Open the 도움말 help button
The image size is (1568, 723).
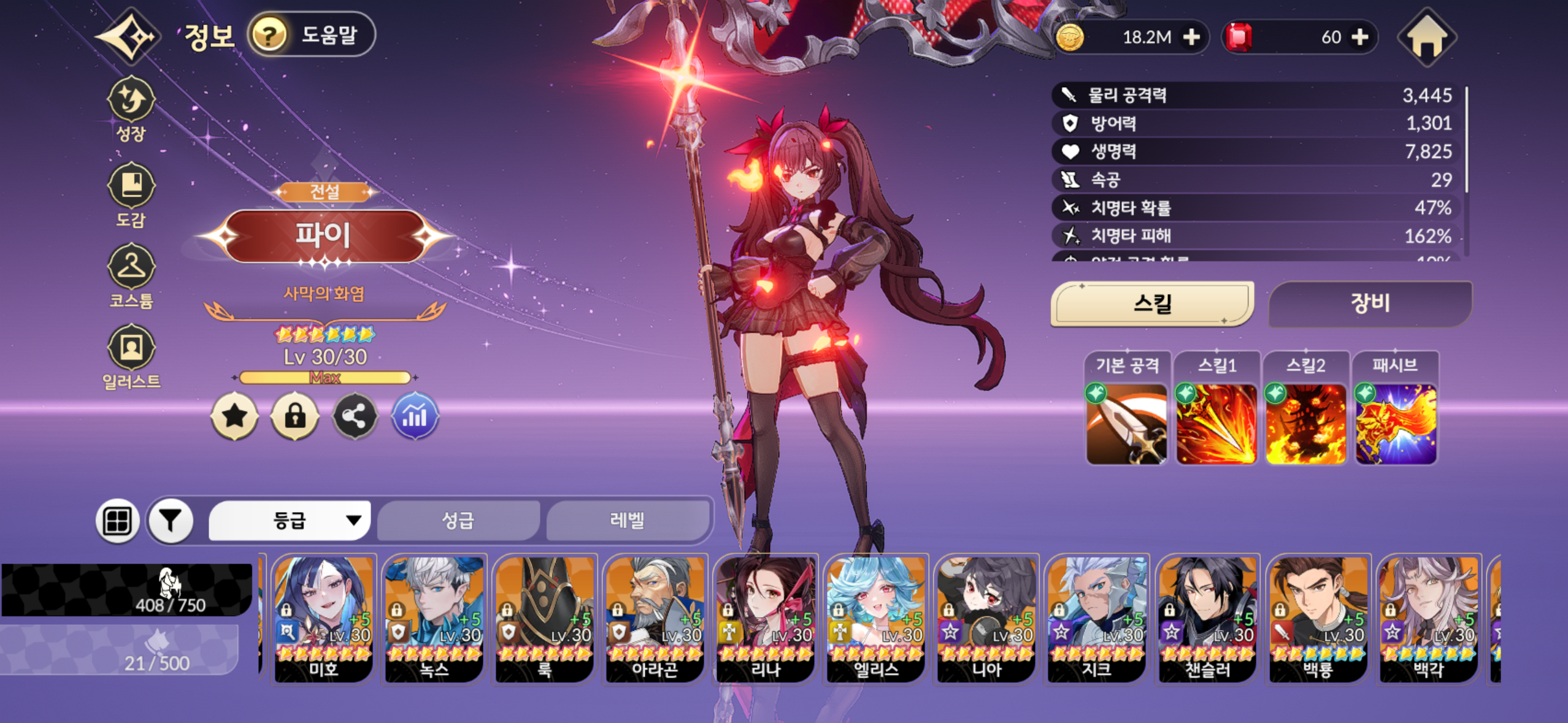[x=312, y=34]
